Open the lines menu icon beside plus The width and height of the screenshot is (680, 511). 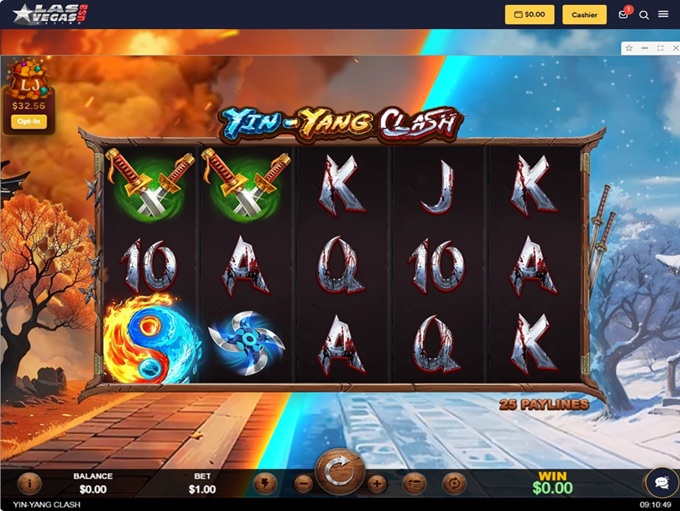pyautogui.click(x=414, y=483)
